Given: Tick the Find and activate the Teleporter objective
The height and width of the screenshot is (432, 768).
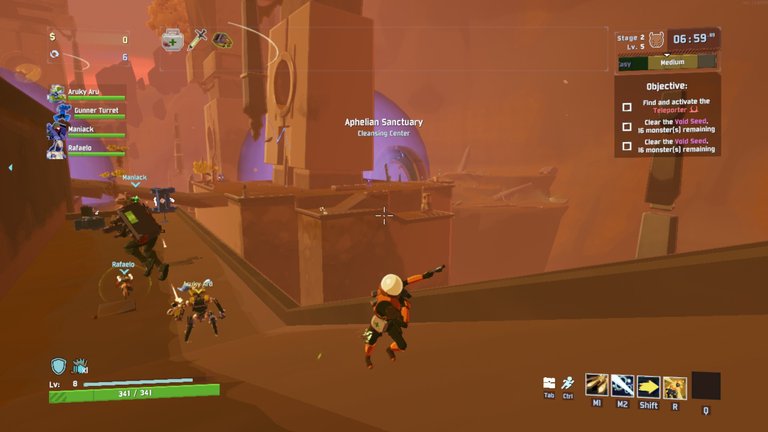Looking at the screenshot, I should 627,107.
